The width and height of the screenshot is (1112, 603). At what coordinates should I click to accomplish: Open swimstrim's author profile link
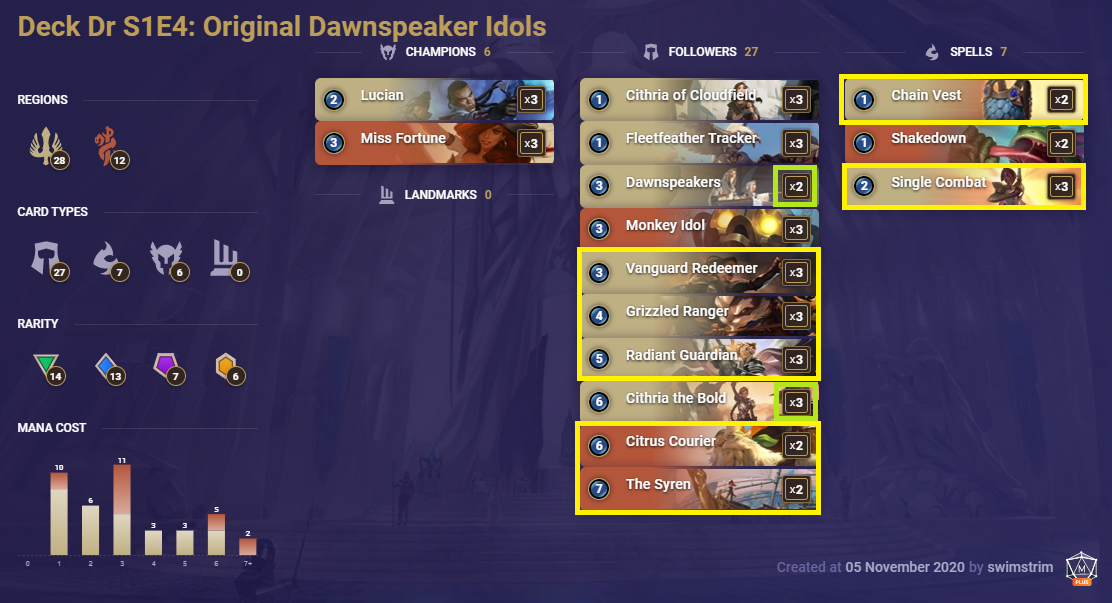click(x=1020, y=567)
